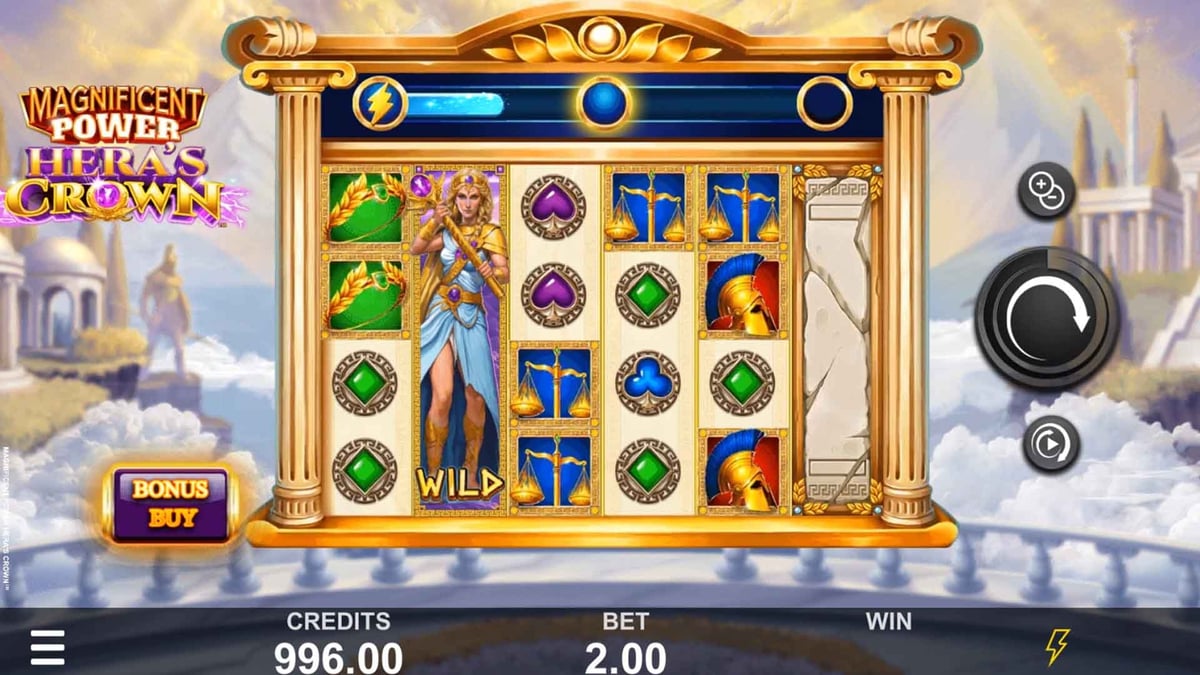Start autoplay with the small play button
The height and width of the screenshot is (675, 1200).
(1051, 444)
